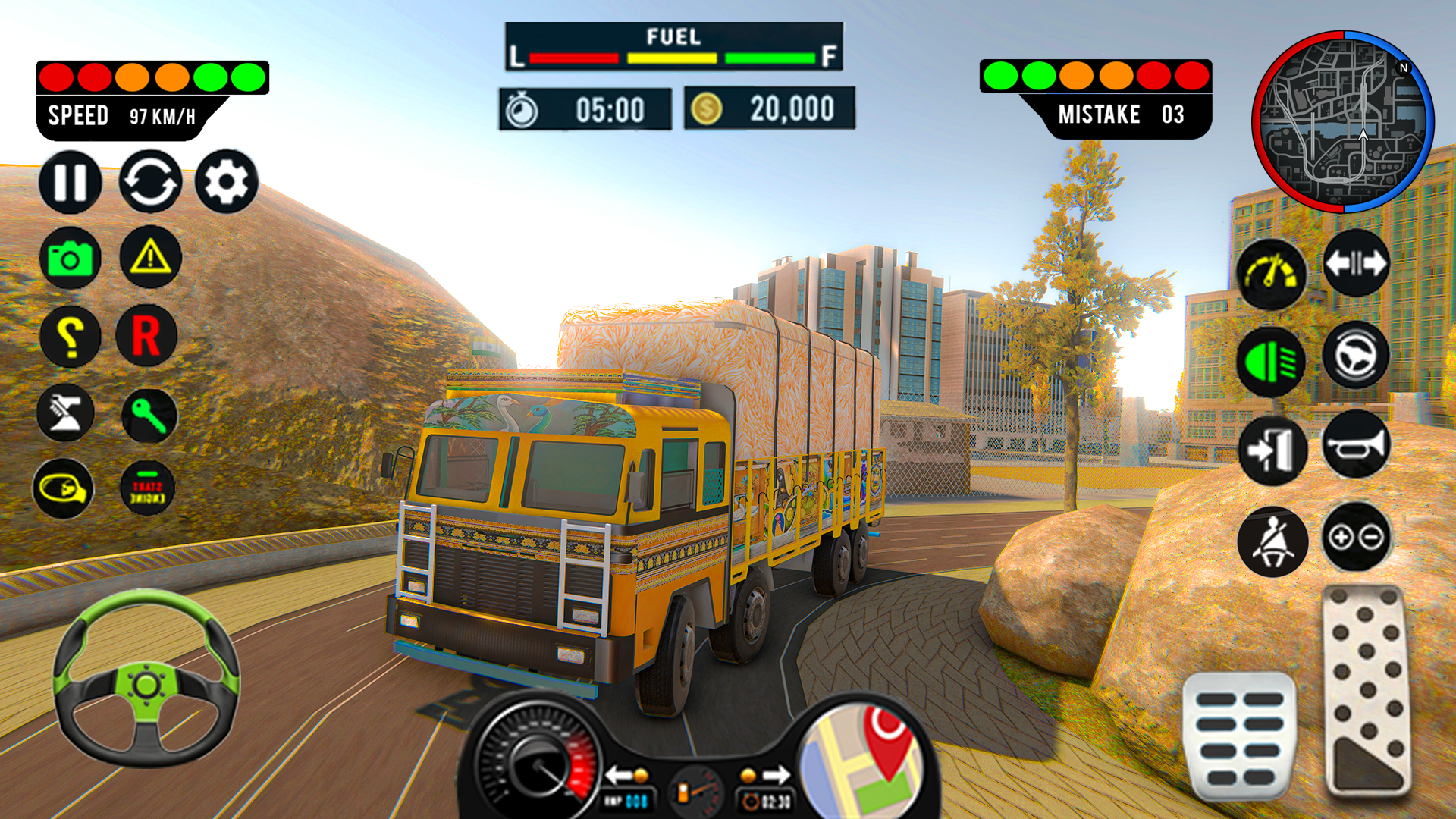Image resolution: width=1456 pixels, height=819 pixels.
Task: Step on the brake pedal
Action: point(1239,737)
